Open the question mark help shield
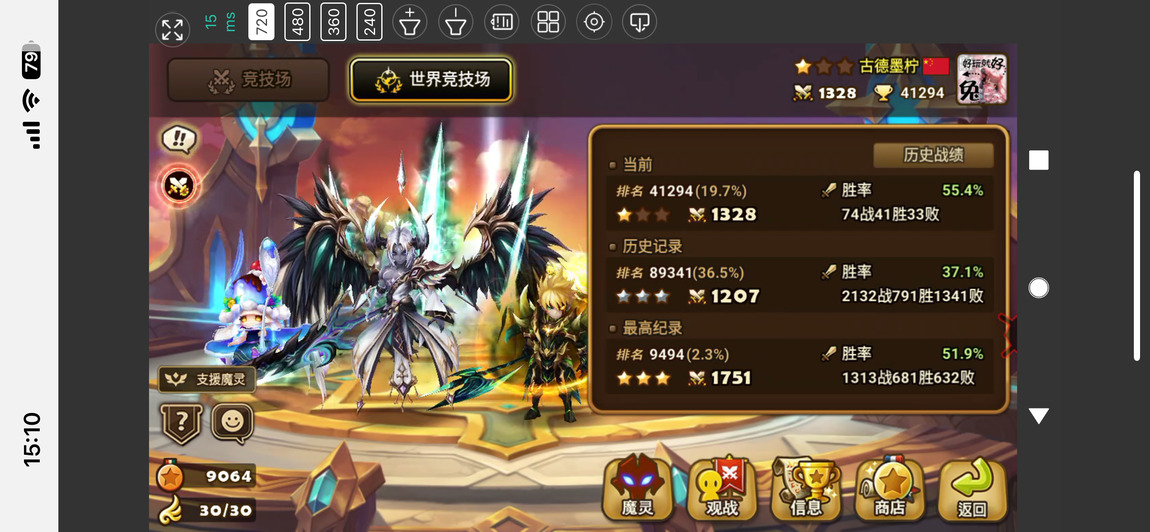 [181, 423]
